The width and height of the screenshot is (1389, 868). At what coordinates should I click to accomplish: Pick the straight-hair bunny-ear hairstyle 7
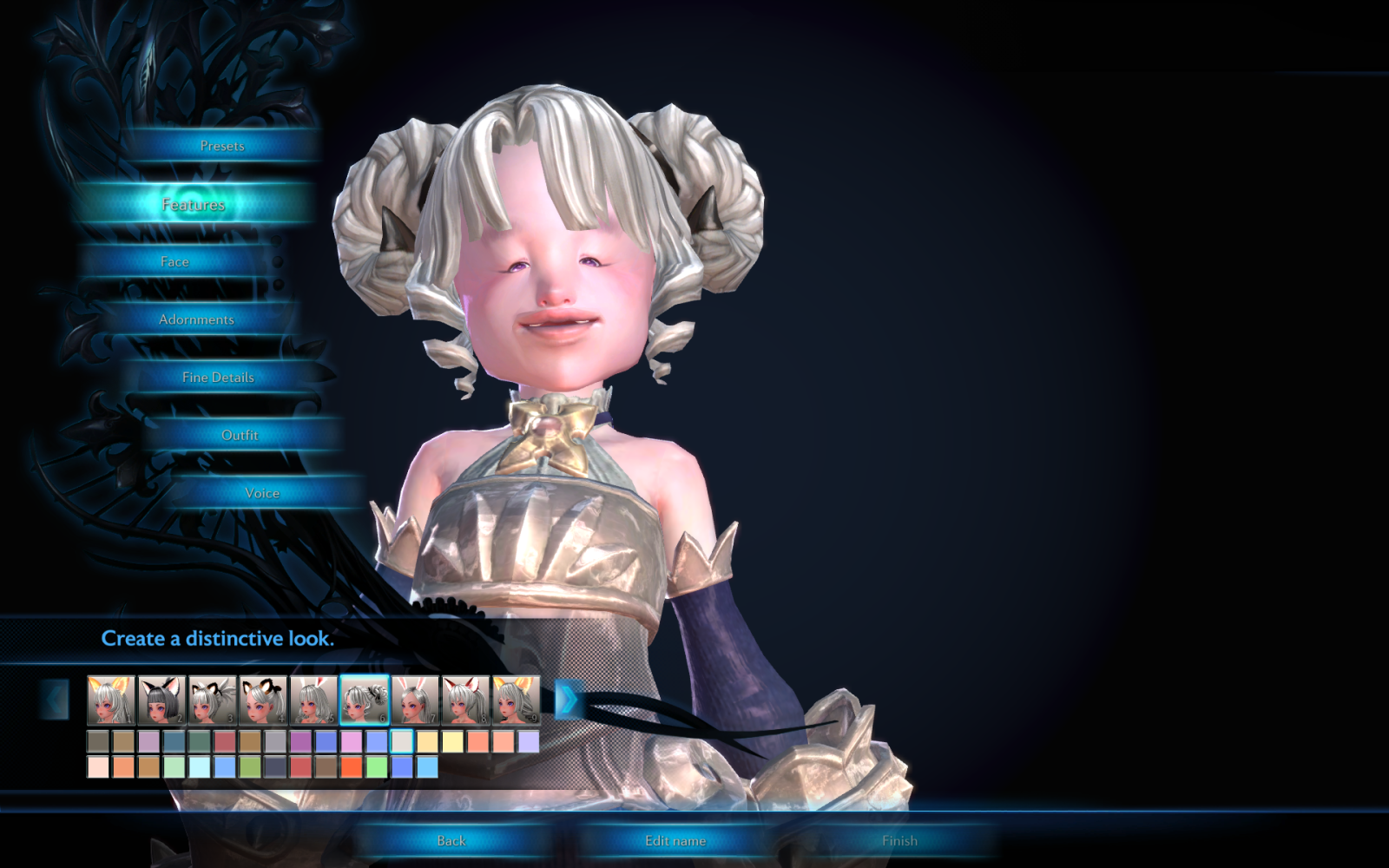click(x=412, y=697)
